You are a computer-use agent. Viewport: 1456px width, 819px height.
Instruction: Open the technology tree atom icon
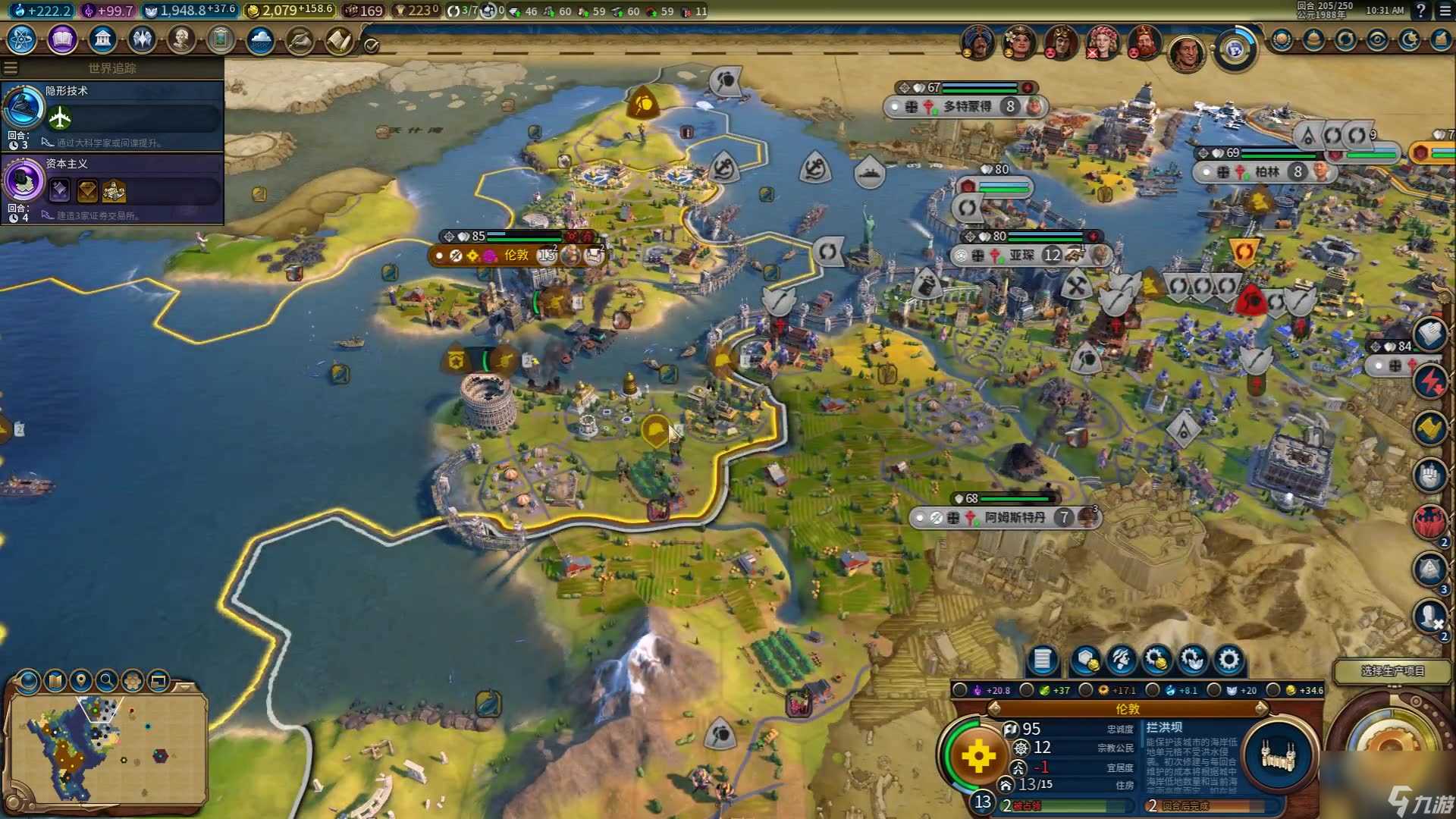pyautogui.click(x=22, y=39)
